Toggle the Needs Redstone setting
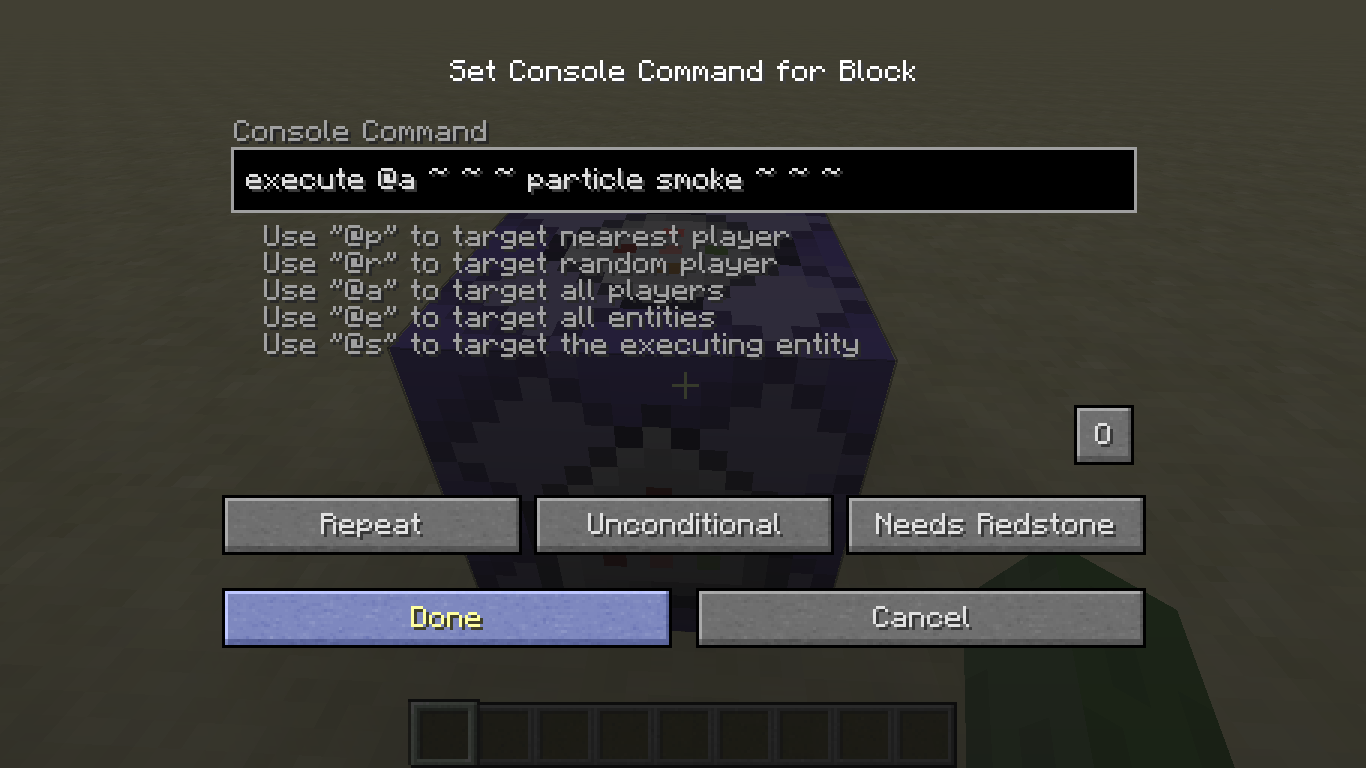Image resolution: width=1366 pixels, height=768 pixels. click(995, 524)
